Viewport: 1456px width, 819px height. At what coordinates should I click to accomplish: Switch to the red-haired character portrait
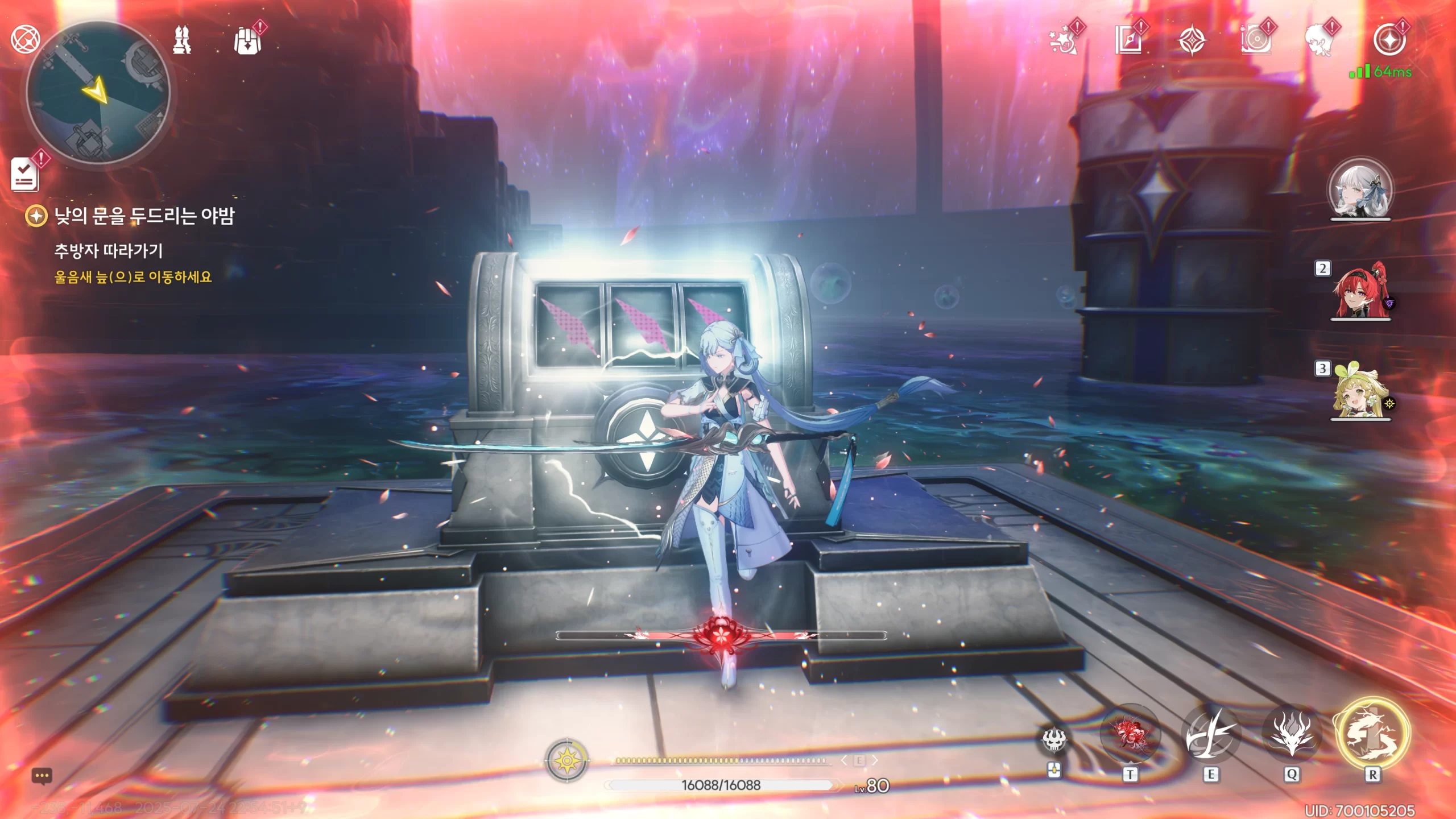(1360, 291)
